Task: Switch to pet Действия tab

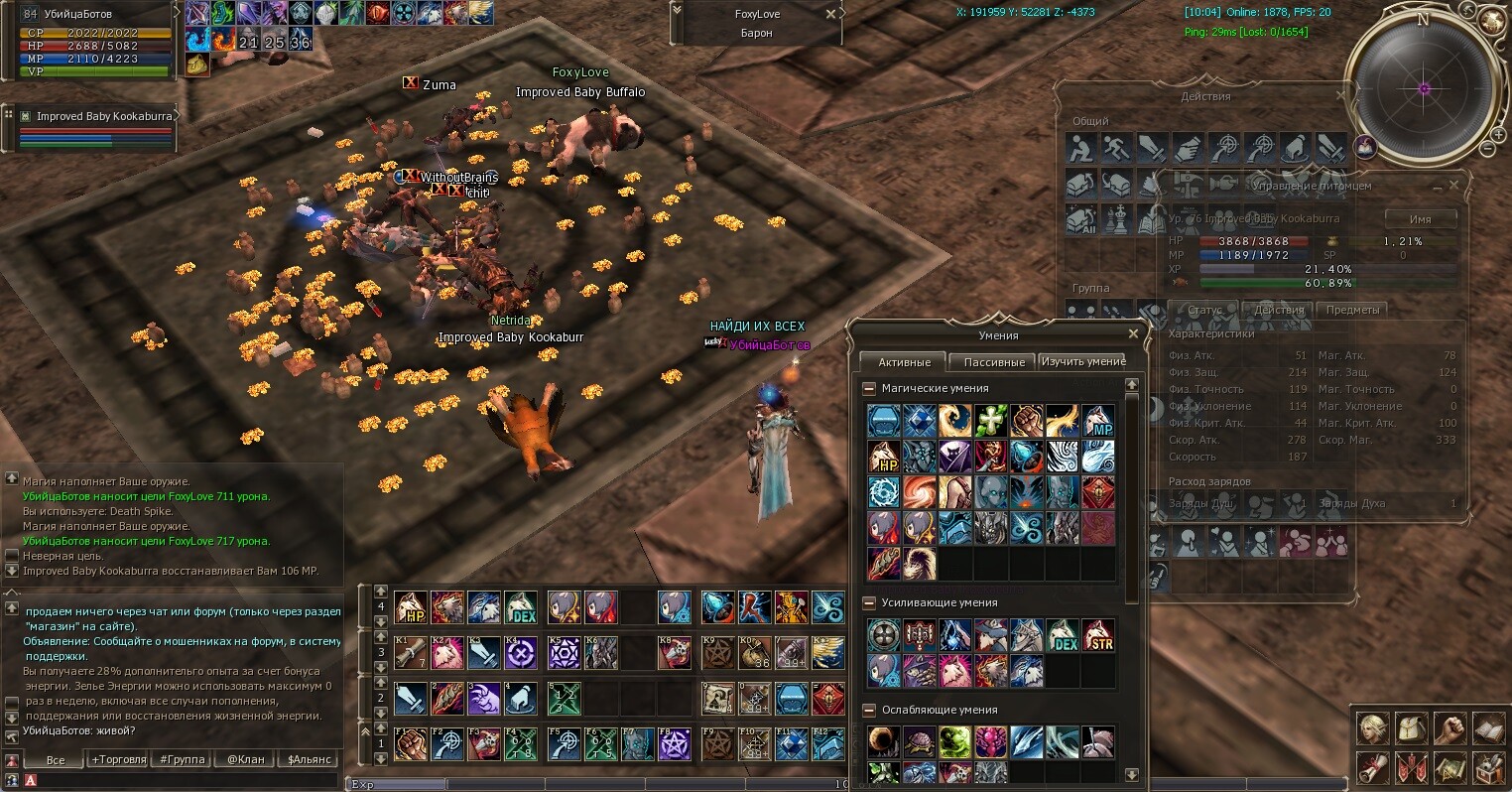Action: (x=1278, y=310)
